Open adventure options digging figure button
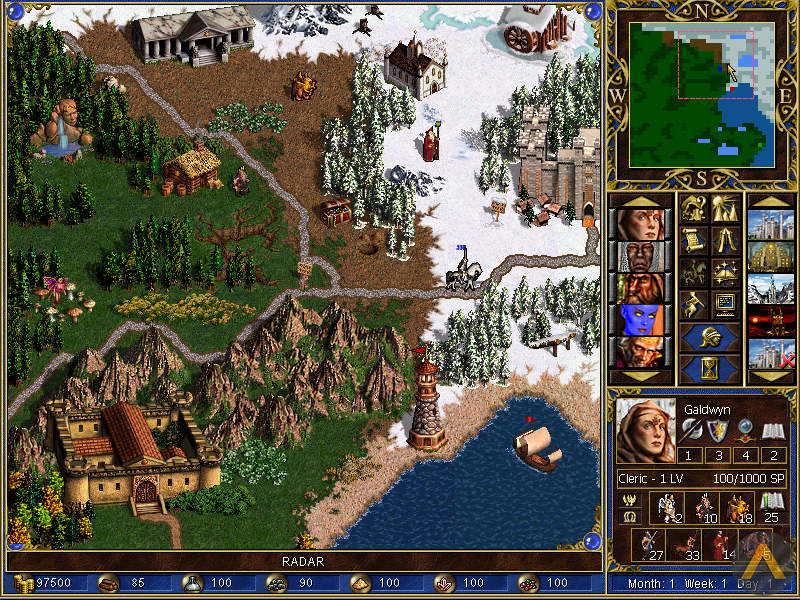 tap(695, 302)
